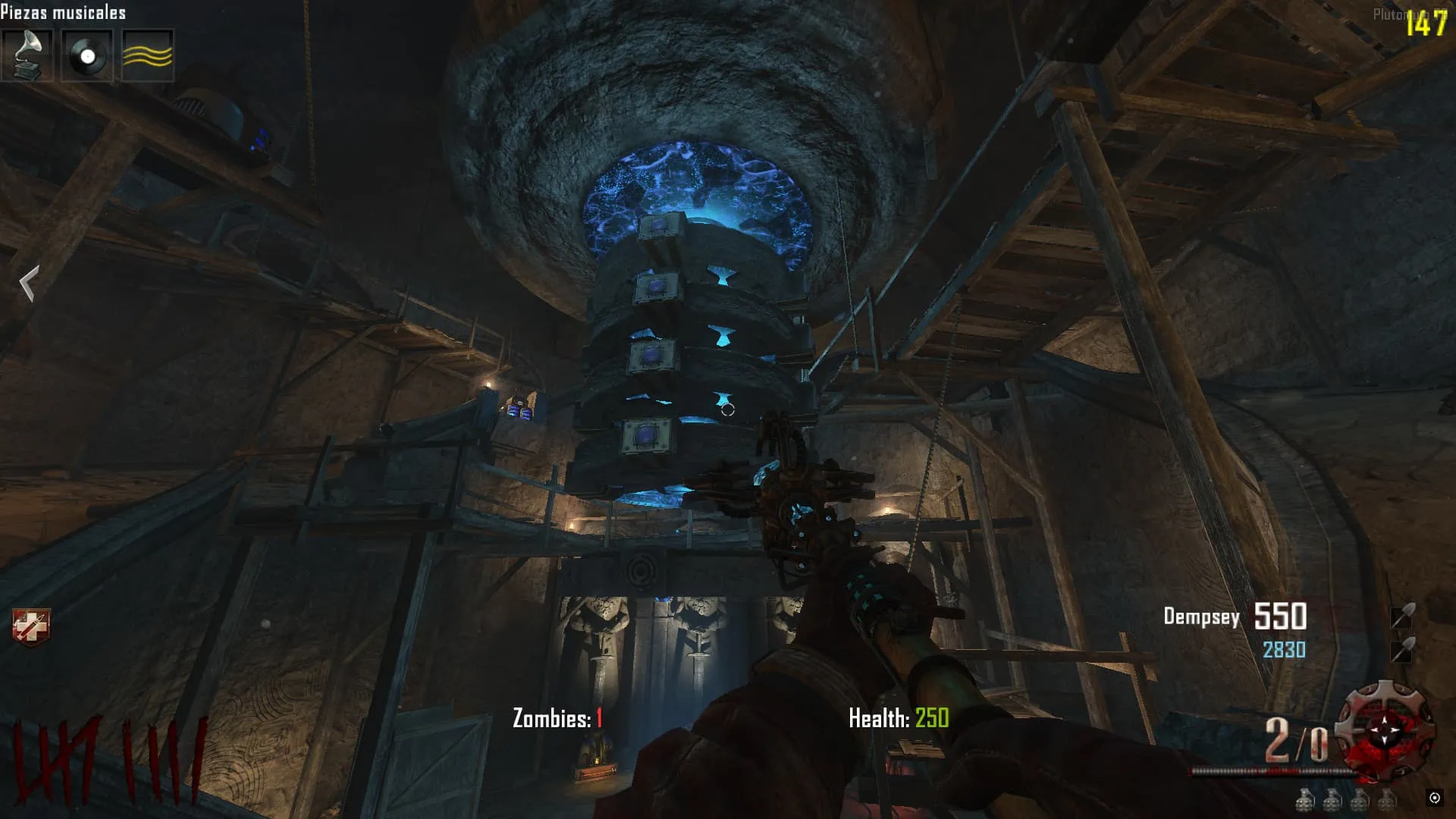Click the vinyl record music piece
This screenshot has height=819, width=1456.
87,55
